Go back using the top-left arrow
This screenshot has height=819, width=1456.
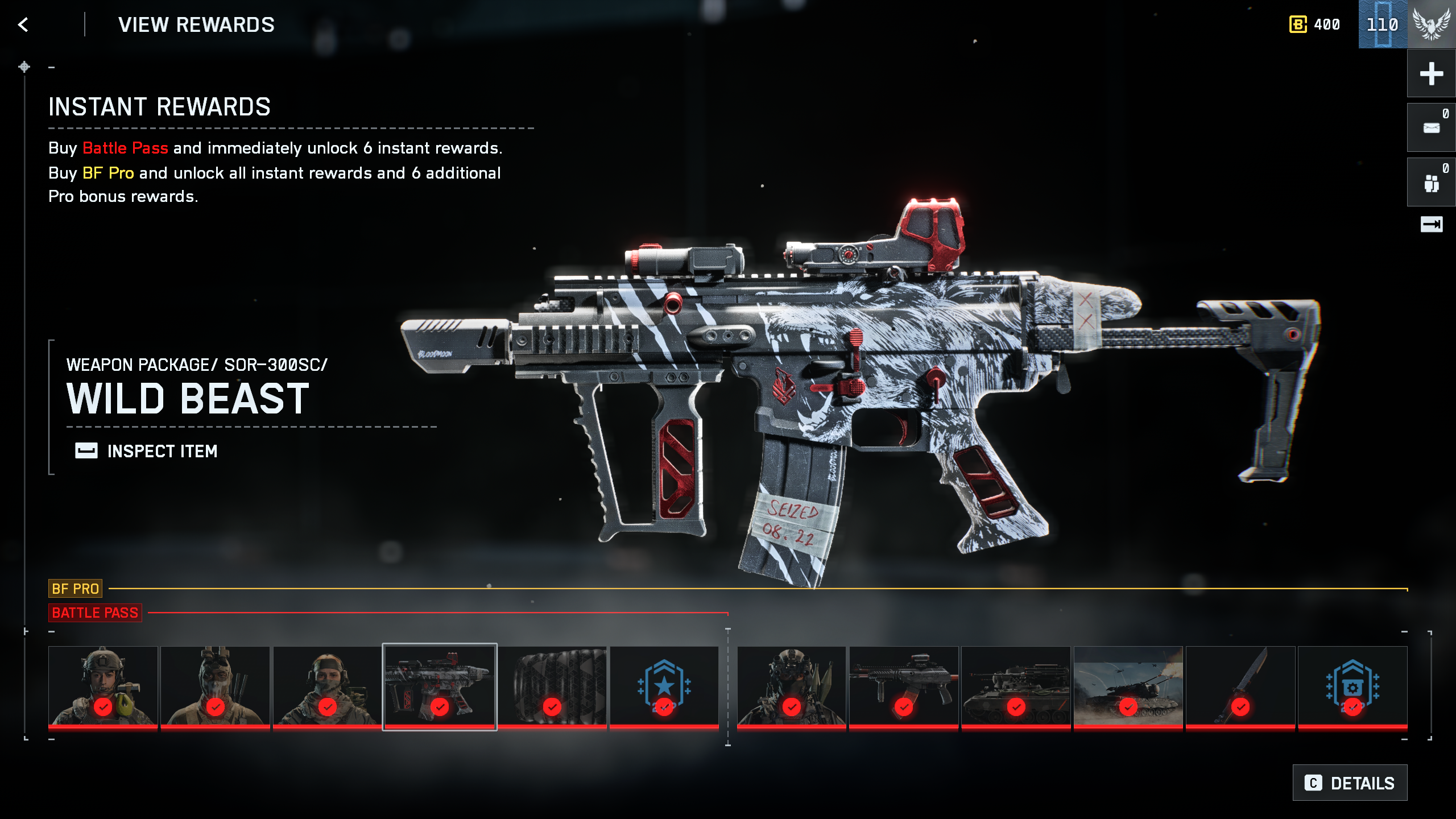coord(23,24)
